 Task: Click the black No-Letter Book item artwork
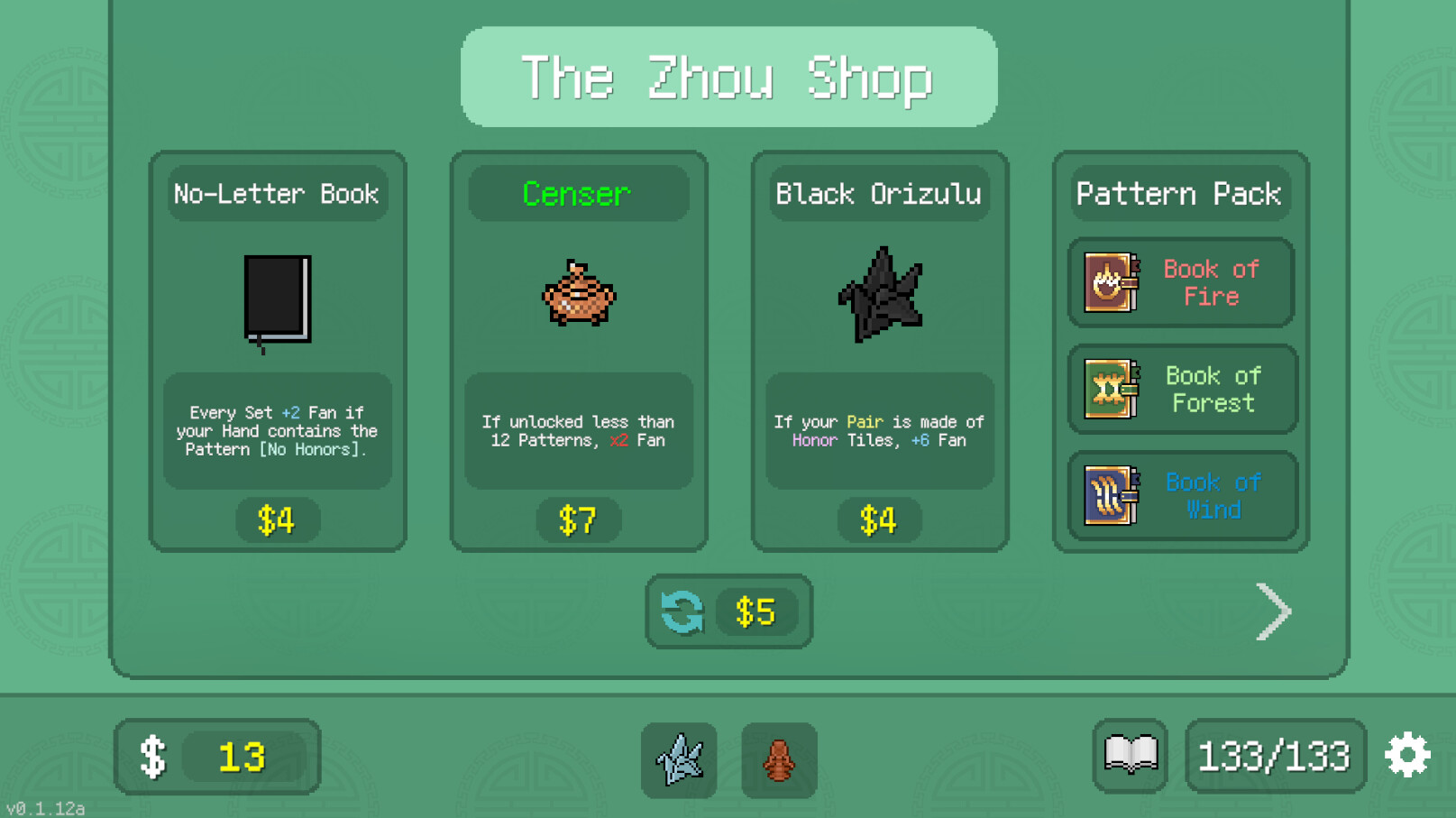(x=277, y=302)
